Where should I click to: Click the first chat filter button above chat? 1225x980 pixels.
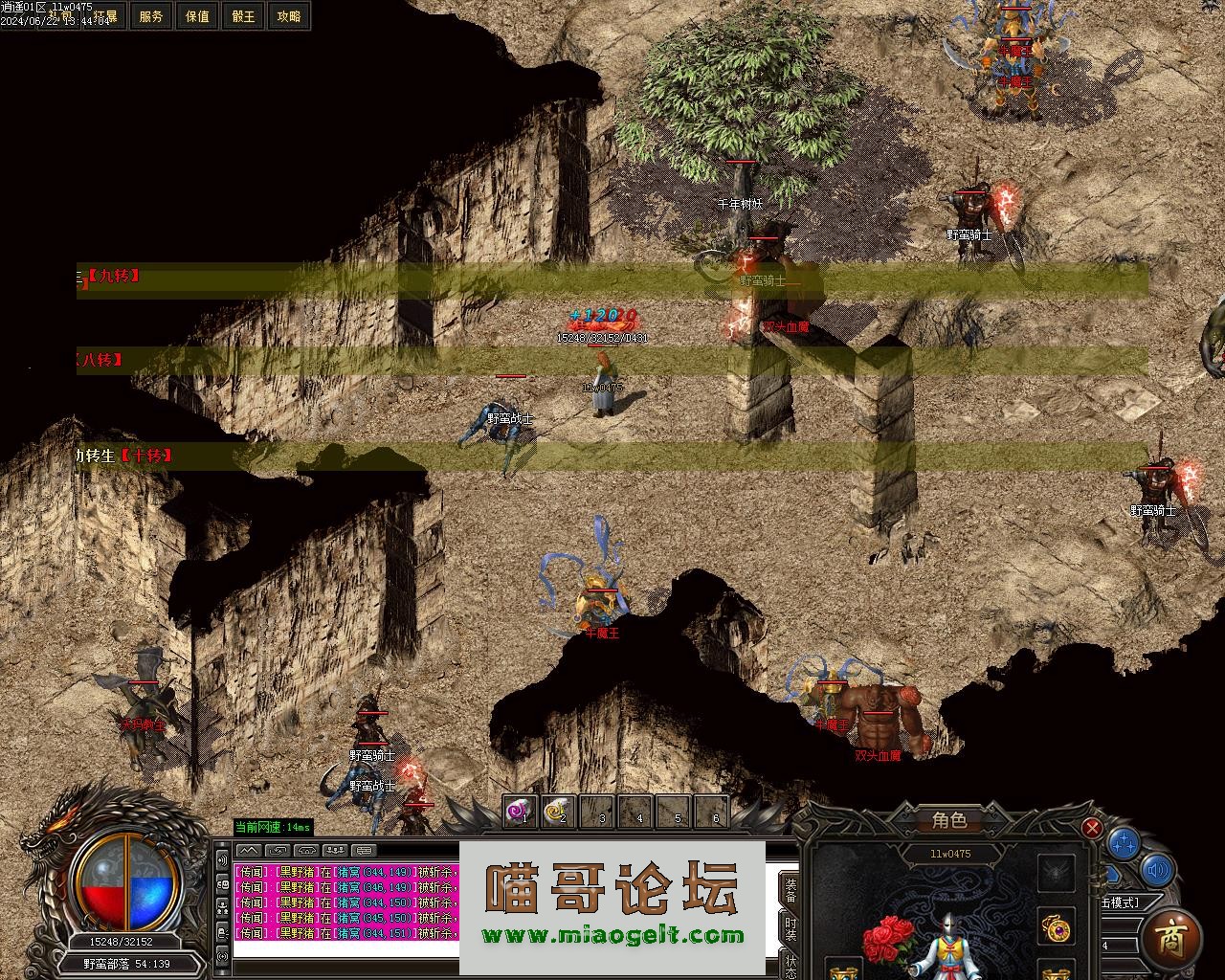point(248,850)
